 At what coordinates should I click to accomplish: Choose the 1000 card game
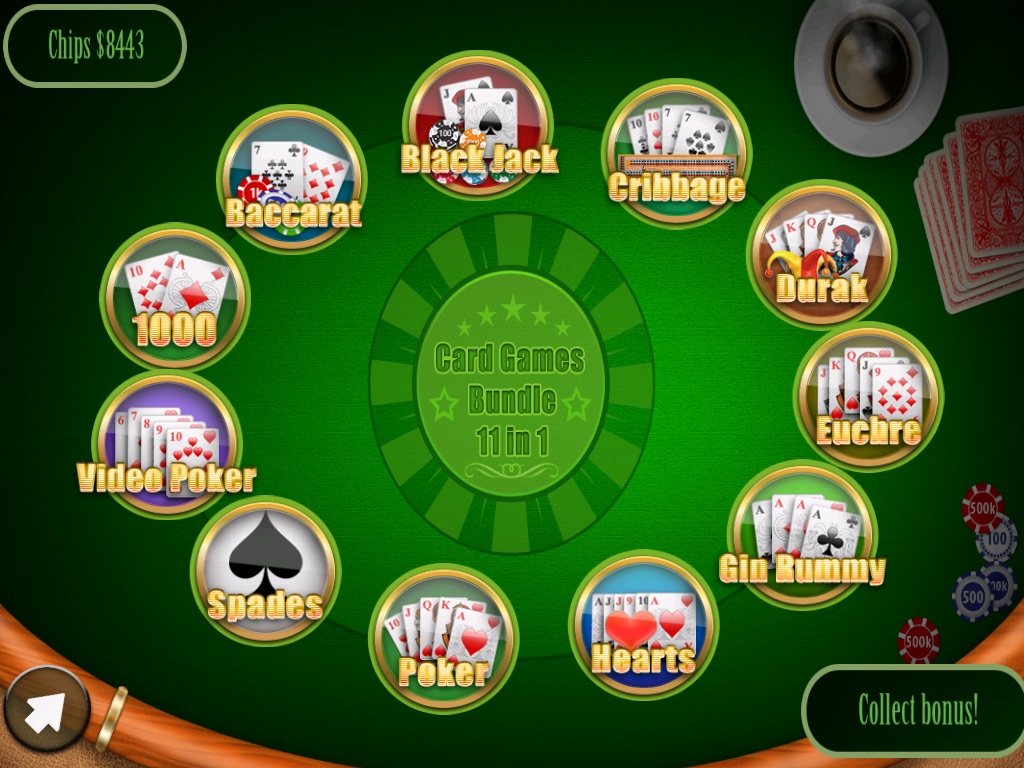(x=175, y=297)
